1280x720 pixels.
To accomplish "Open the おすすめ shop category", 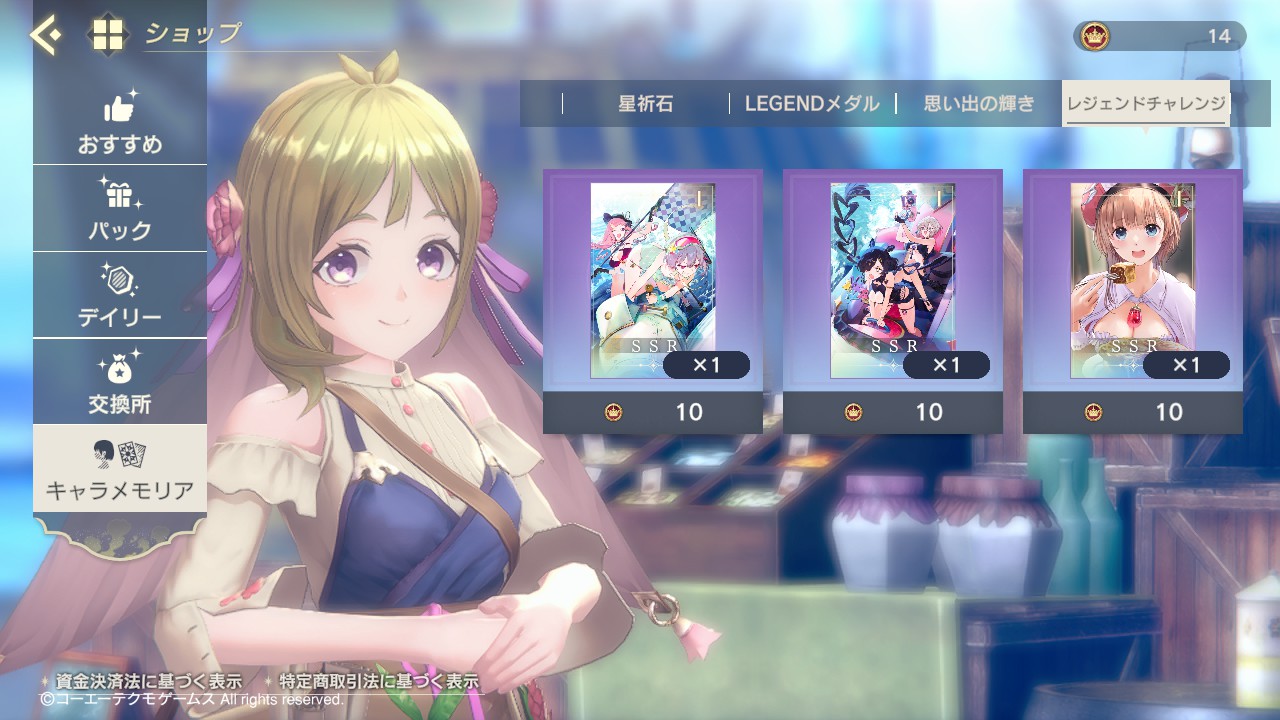I will click(120, 125).
